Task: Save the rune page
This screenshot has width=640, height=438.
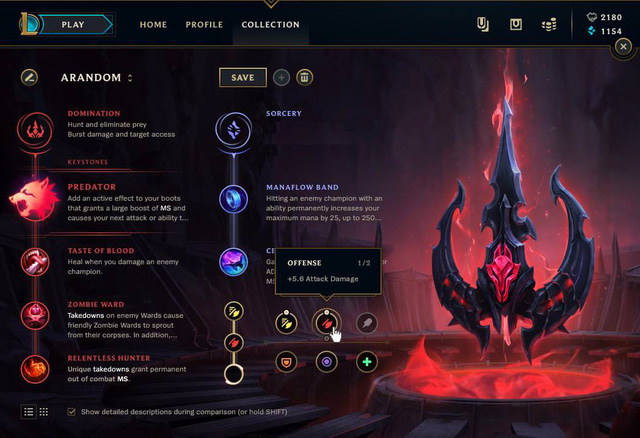Action: 242,77
